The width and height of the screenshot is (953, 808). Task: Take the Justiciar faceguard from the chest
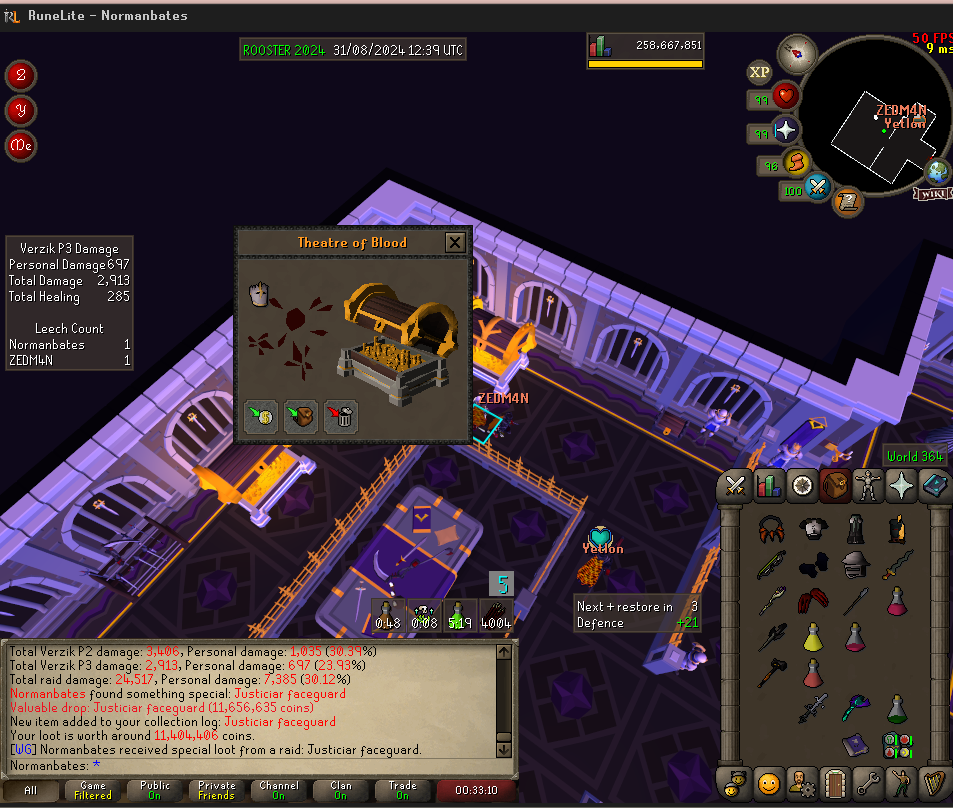pyautogui.click(x=259, y=294)
